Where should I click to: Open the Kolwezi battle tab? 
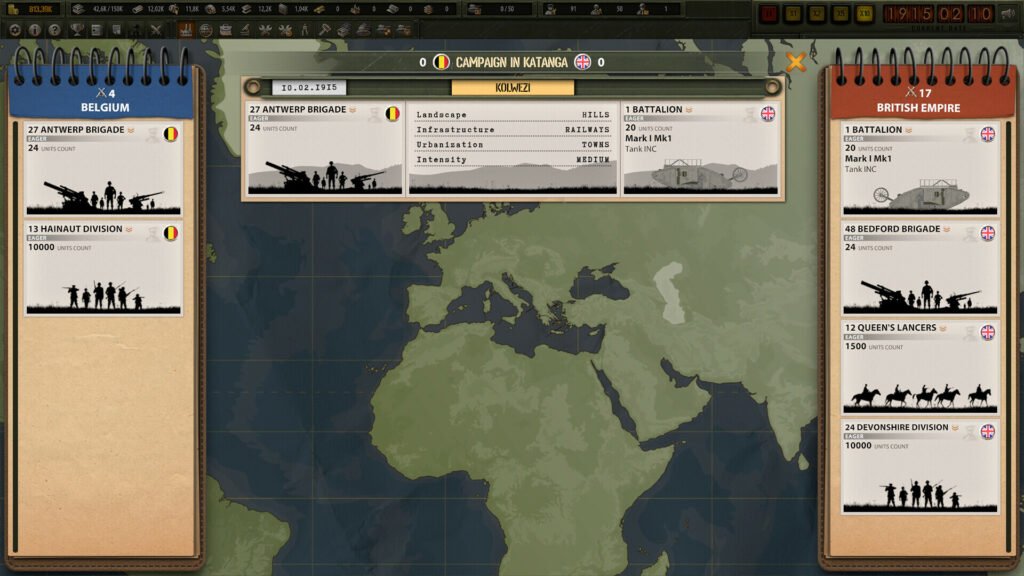pos(512,87)
